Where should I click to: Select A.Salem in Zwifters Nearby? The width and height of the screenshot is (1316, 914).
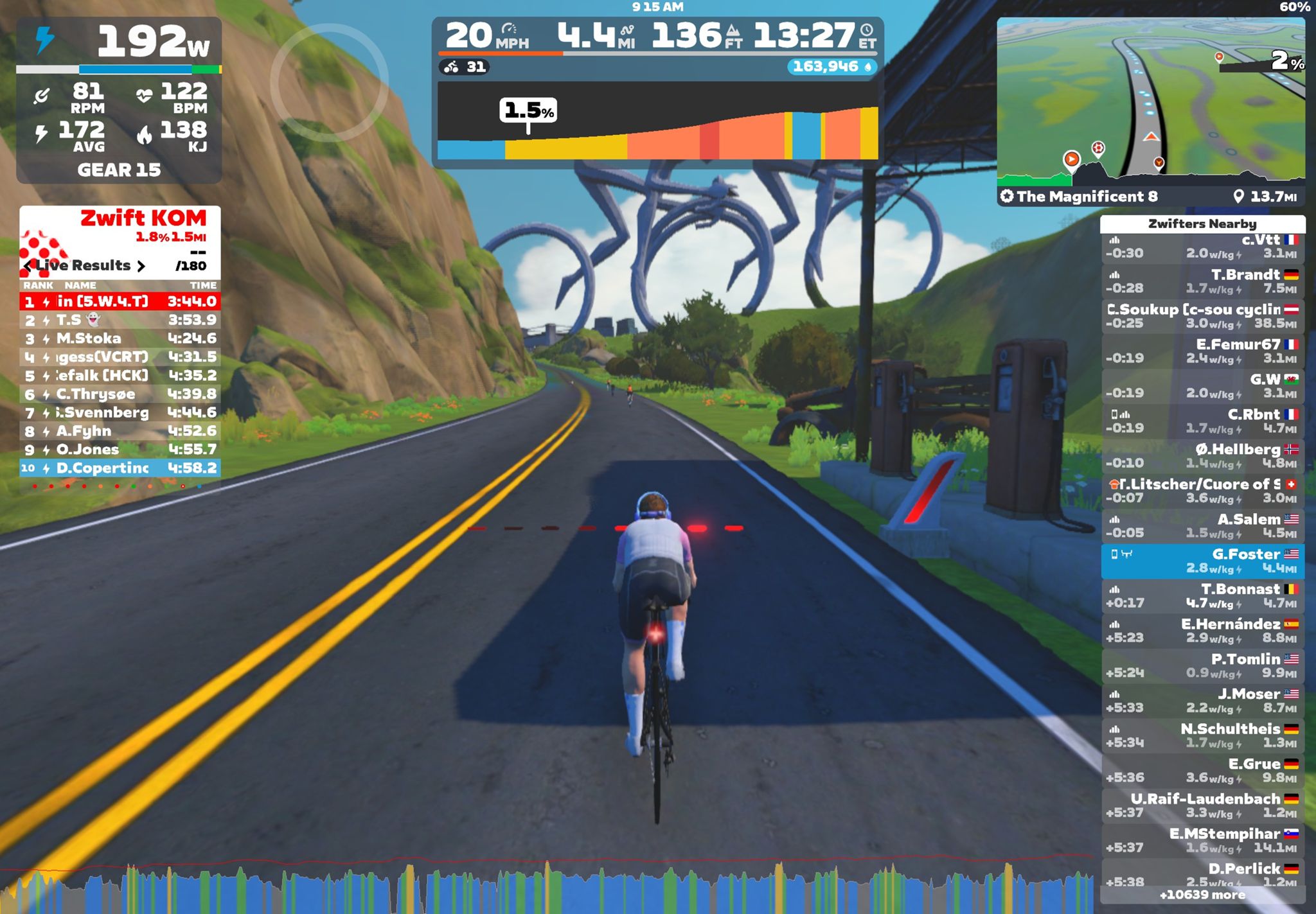click(1202, 526)
